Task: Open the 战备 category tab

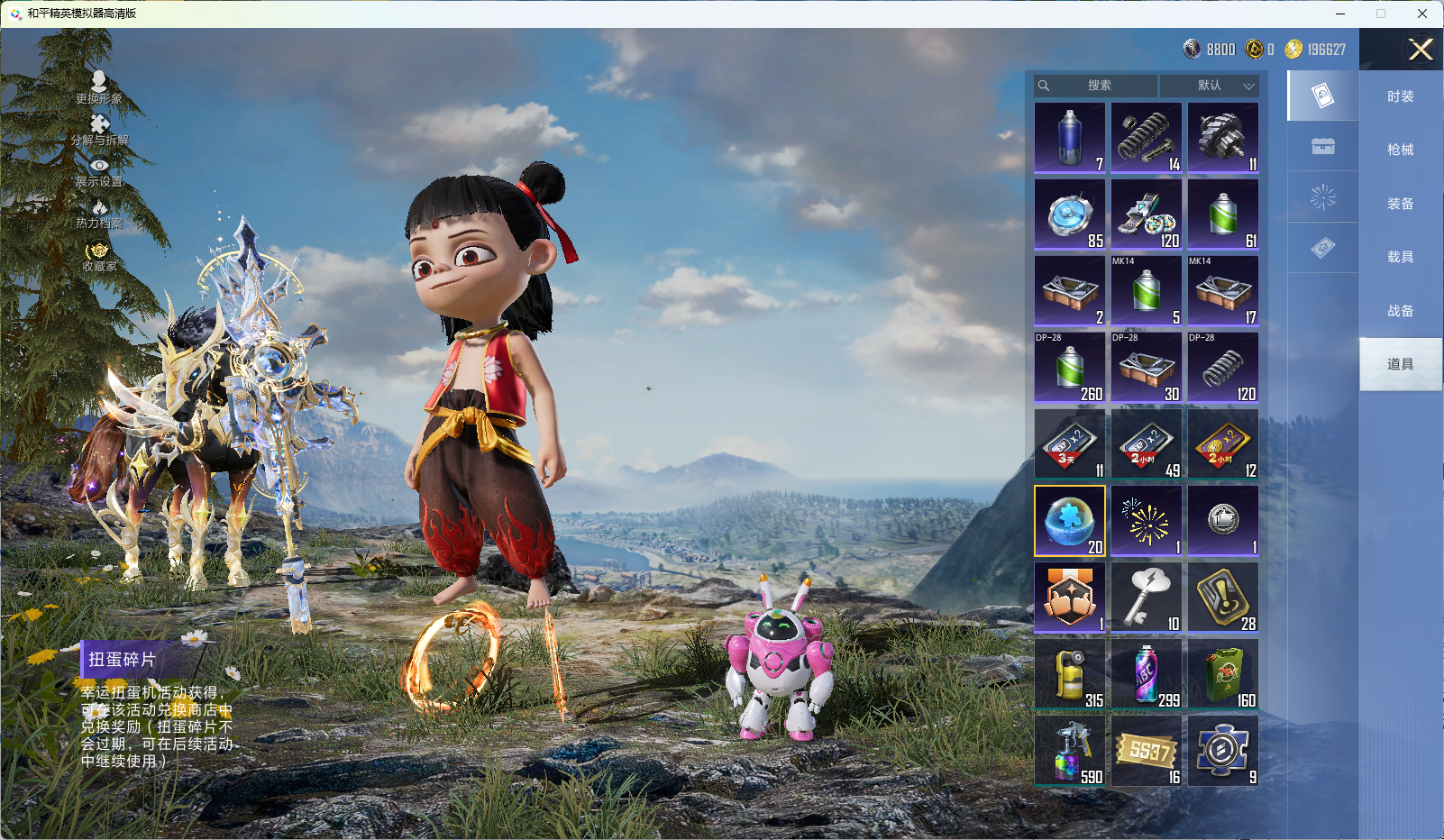Action: 1400,311
